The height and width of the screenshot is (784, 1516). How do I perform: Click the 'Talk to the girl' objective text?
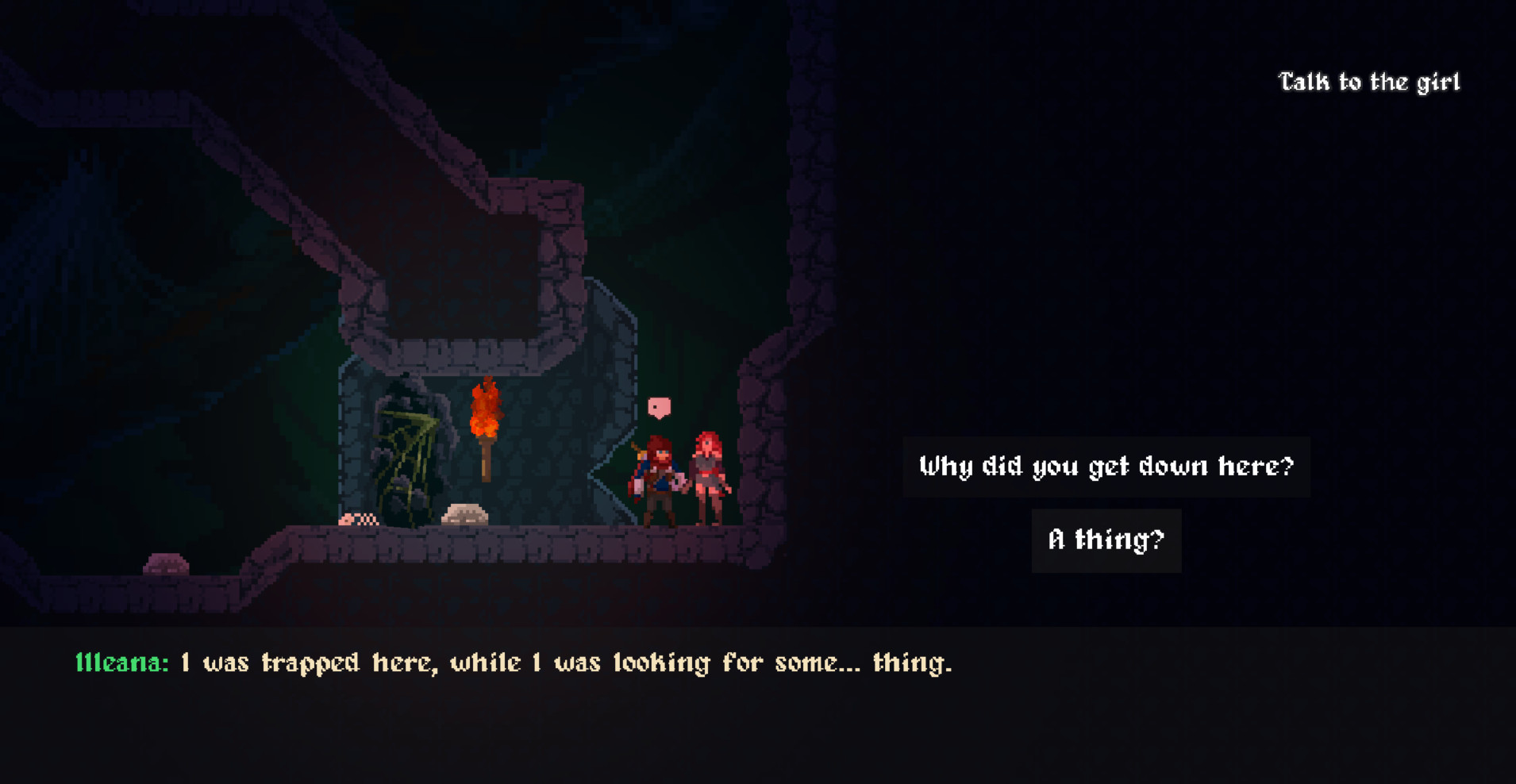1369,80
